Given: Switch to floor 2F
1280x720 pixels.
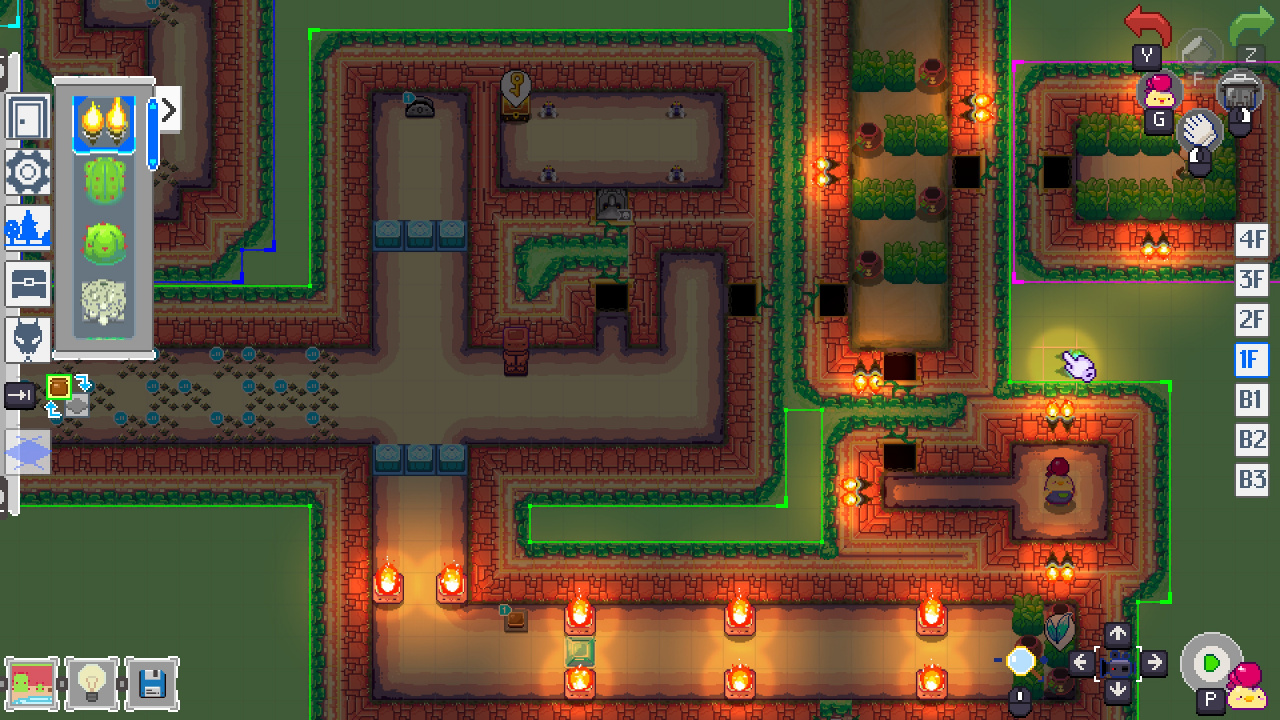Looking at the screenshot, I should click(x=1252, y=320).
